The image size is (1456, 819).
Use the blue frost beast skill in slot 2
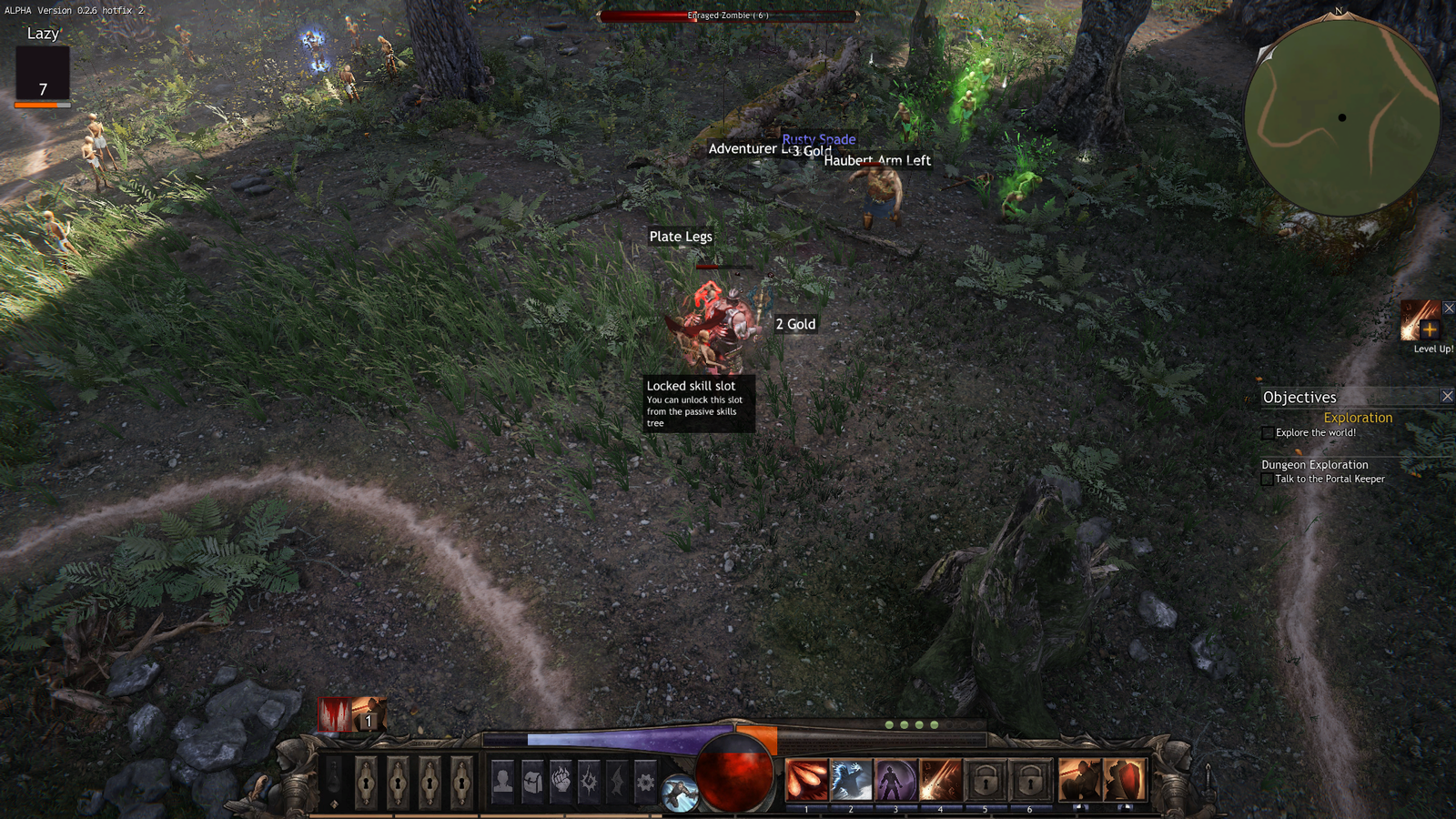[x=851, y=781]
